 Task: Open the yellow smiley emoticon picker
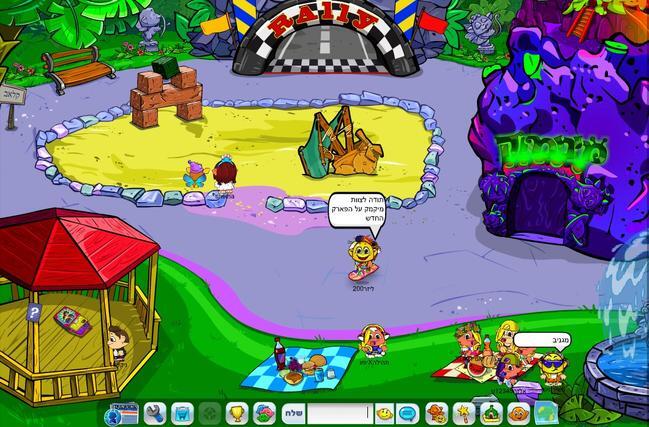tap(384, 413)
